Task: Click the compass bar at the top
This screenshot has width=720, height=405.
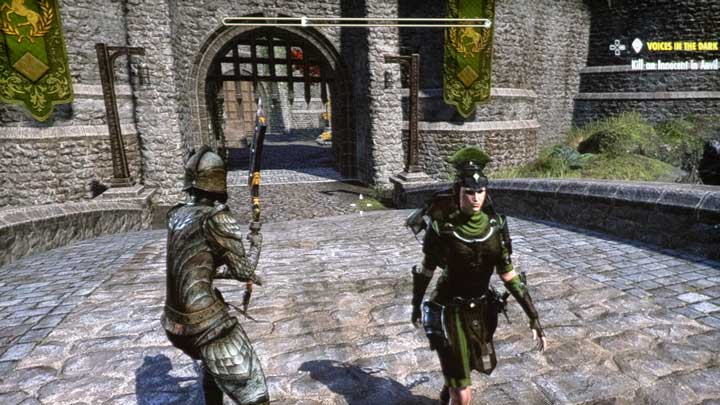Action: pos(356,21)
